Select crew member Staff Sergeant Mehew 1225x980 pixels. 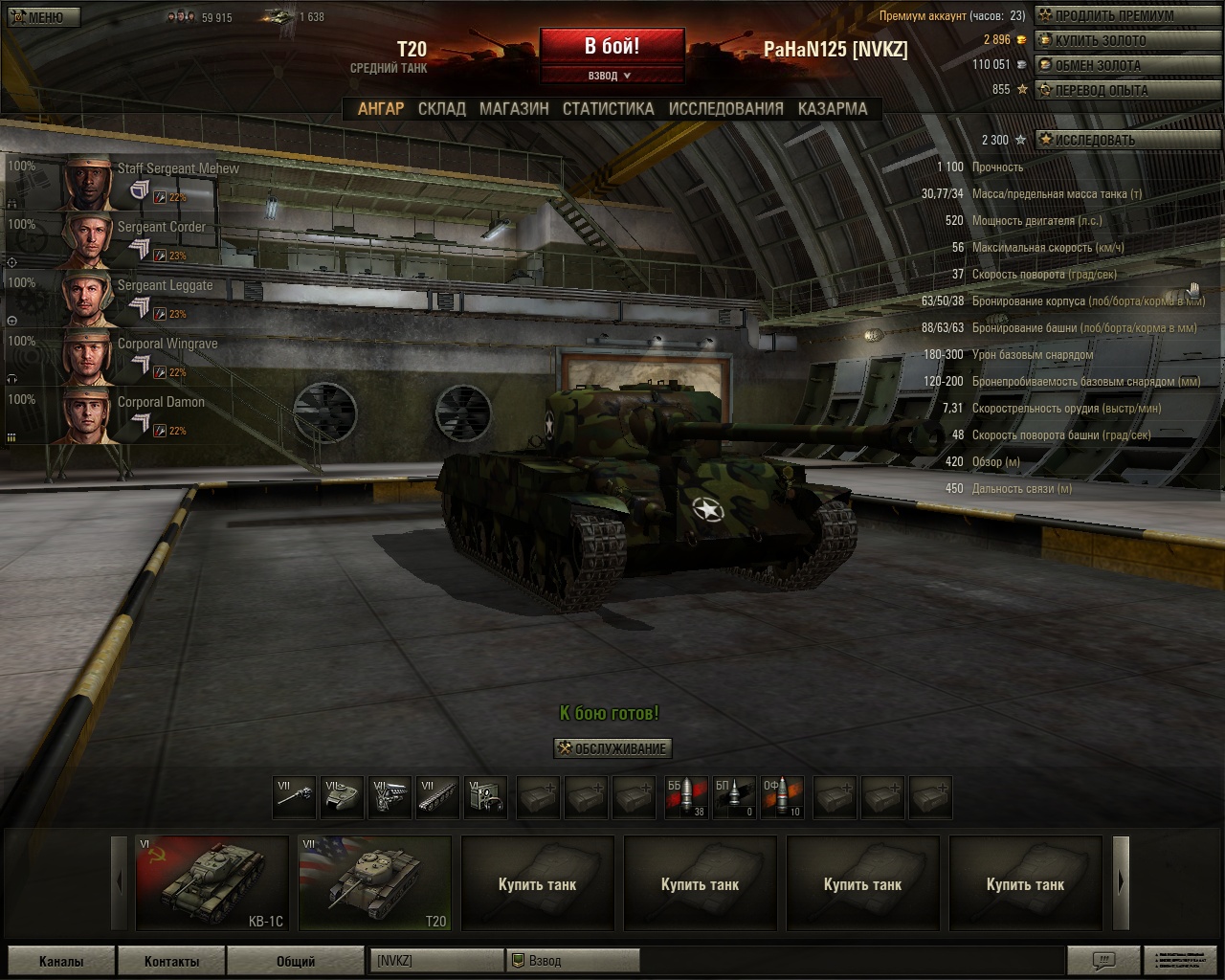109,183
